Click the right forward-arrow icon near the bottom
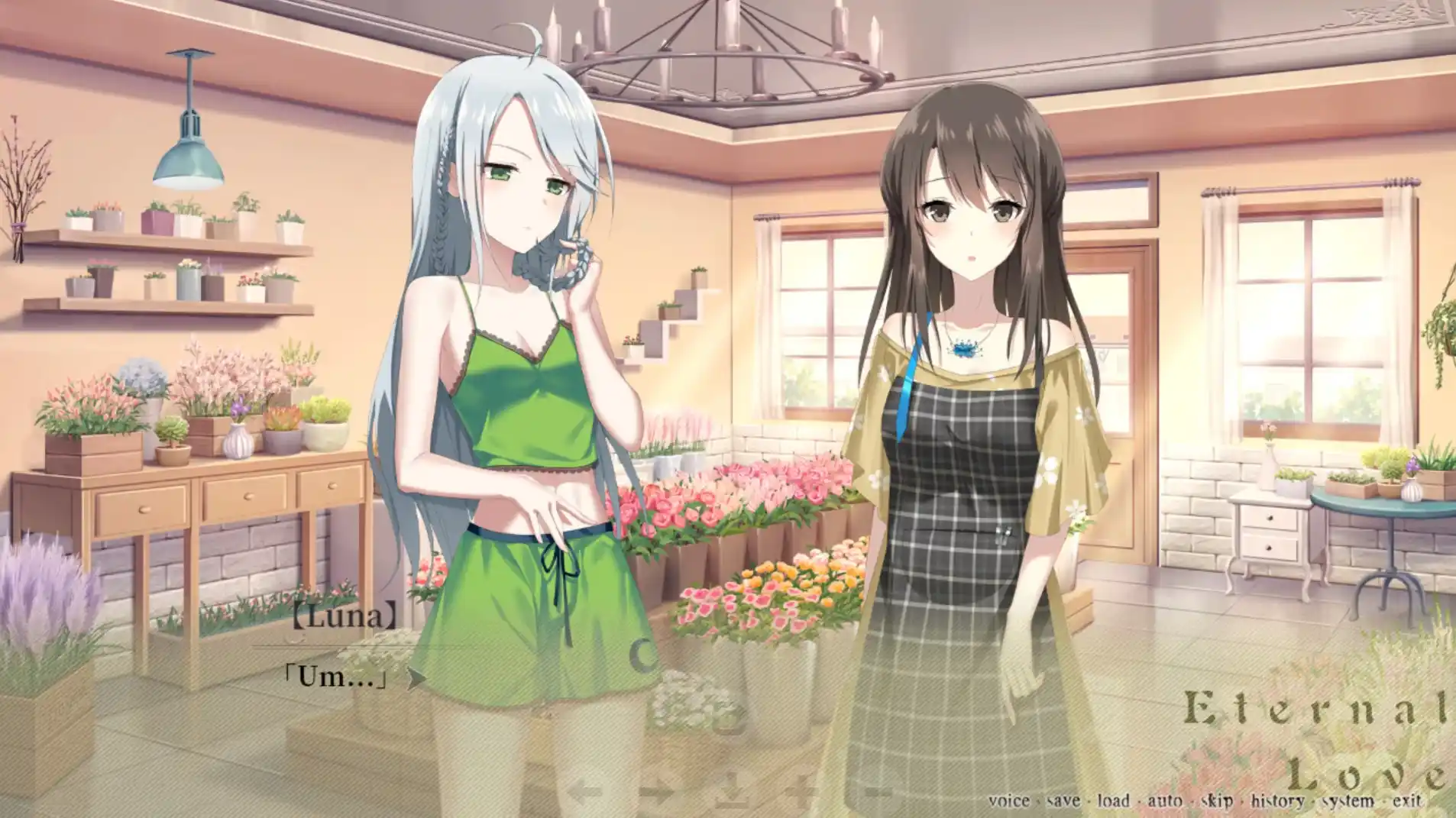 (658, 791)
